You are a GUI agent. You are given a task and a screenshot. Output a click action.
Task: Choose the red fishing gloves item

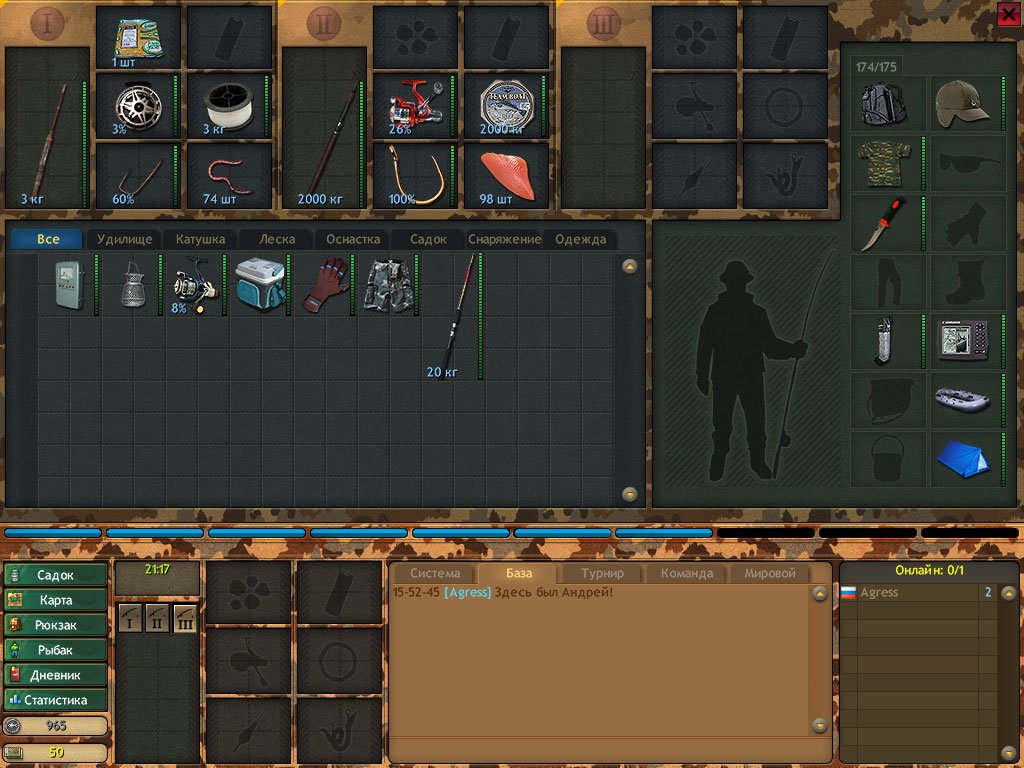coord(324,283)
